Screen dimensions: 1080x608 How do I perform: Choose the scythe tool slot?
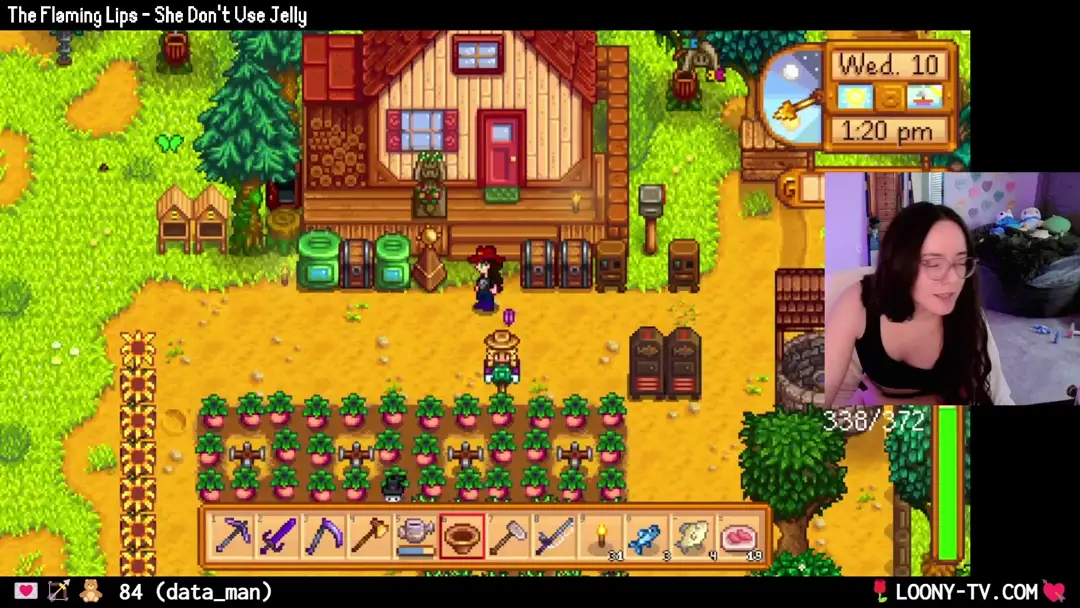[324, 537]
